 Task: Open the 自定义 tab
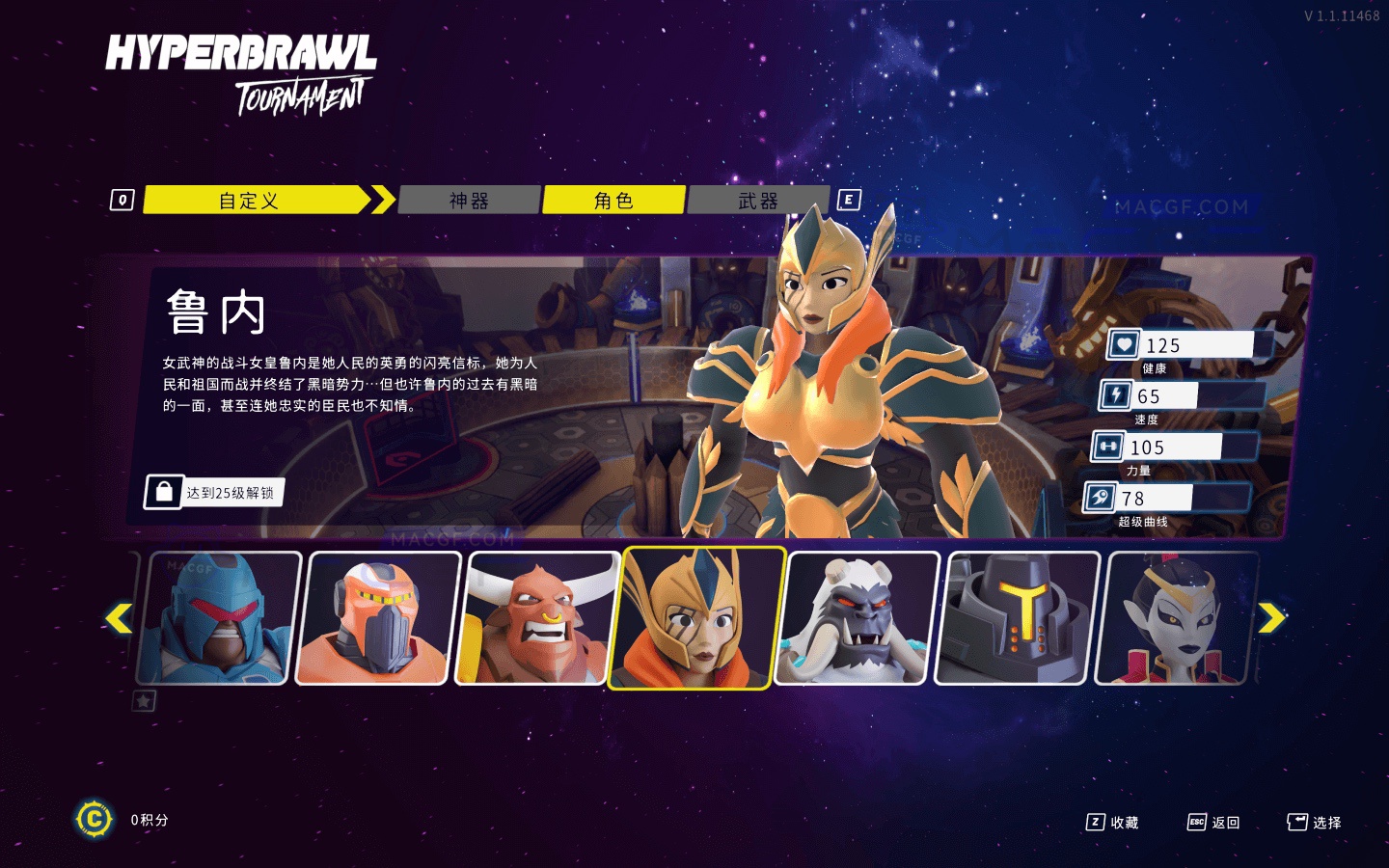(251, 201)
